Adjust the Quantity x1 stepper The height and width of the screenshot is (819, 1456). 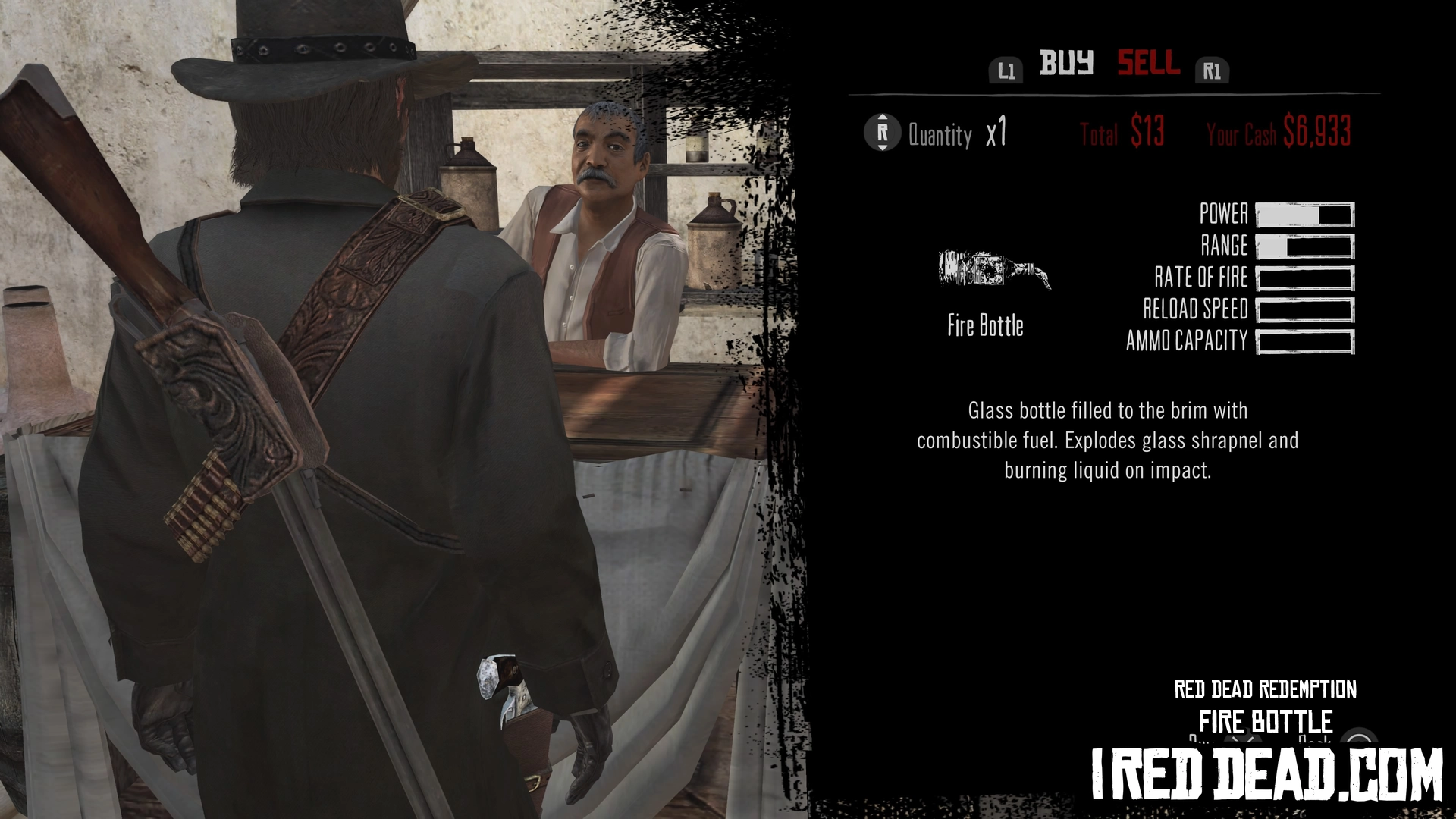pyautogui.click(x=883, y=133)
